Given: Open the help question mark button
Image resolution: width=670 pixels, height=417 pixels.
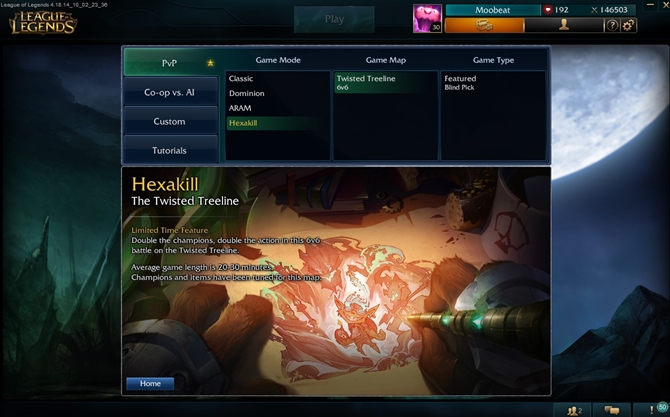Looking at the screenshot, I should pyautogui.click(x=612, y=25).
